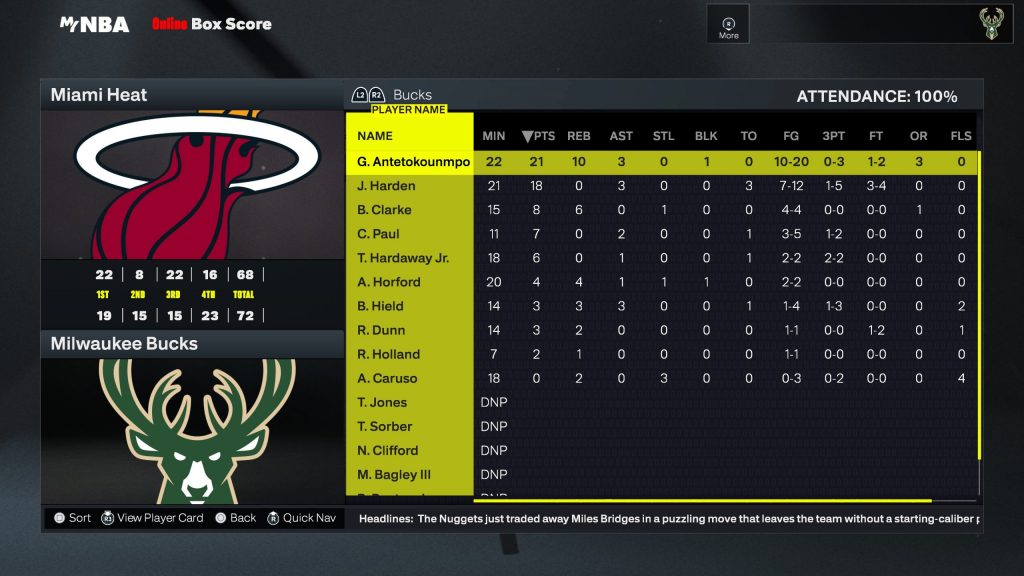This screenshot has height=576, width=1024.
Task: Select the B. Clarke row
Action: pos(384,210)
